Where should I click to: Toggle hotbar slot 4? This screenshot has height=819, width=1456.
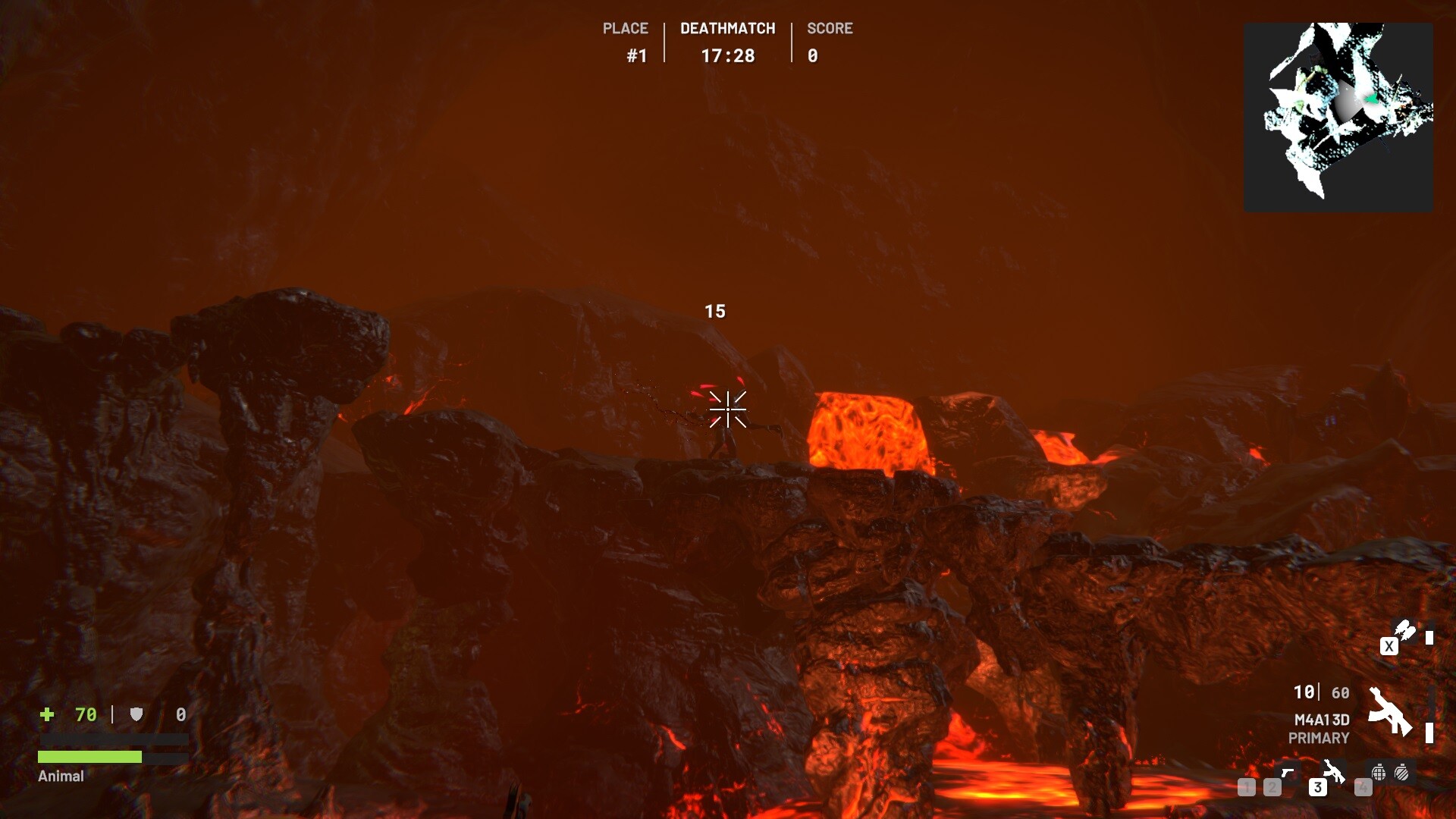click(1362, 787)
